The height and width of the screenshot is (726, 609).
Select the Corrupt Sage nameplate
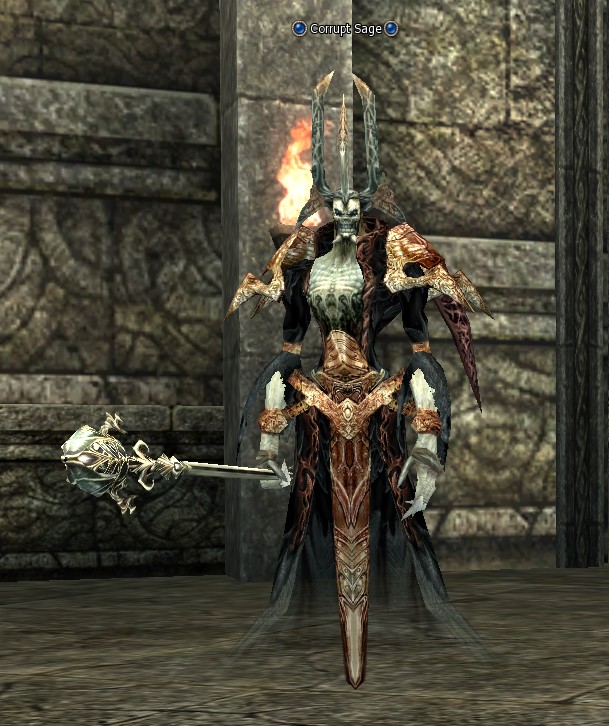tap(345, 29)
